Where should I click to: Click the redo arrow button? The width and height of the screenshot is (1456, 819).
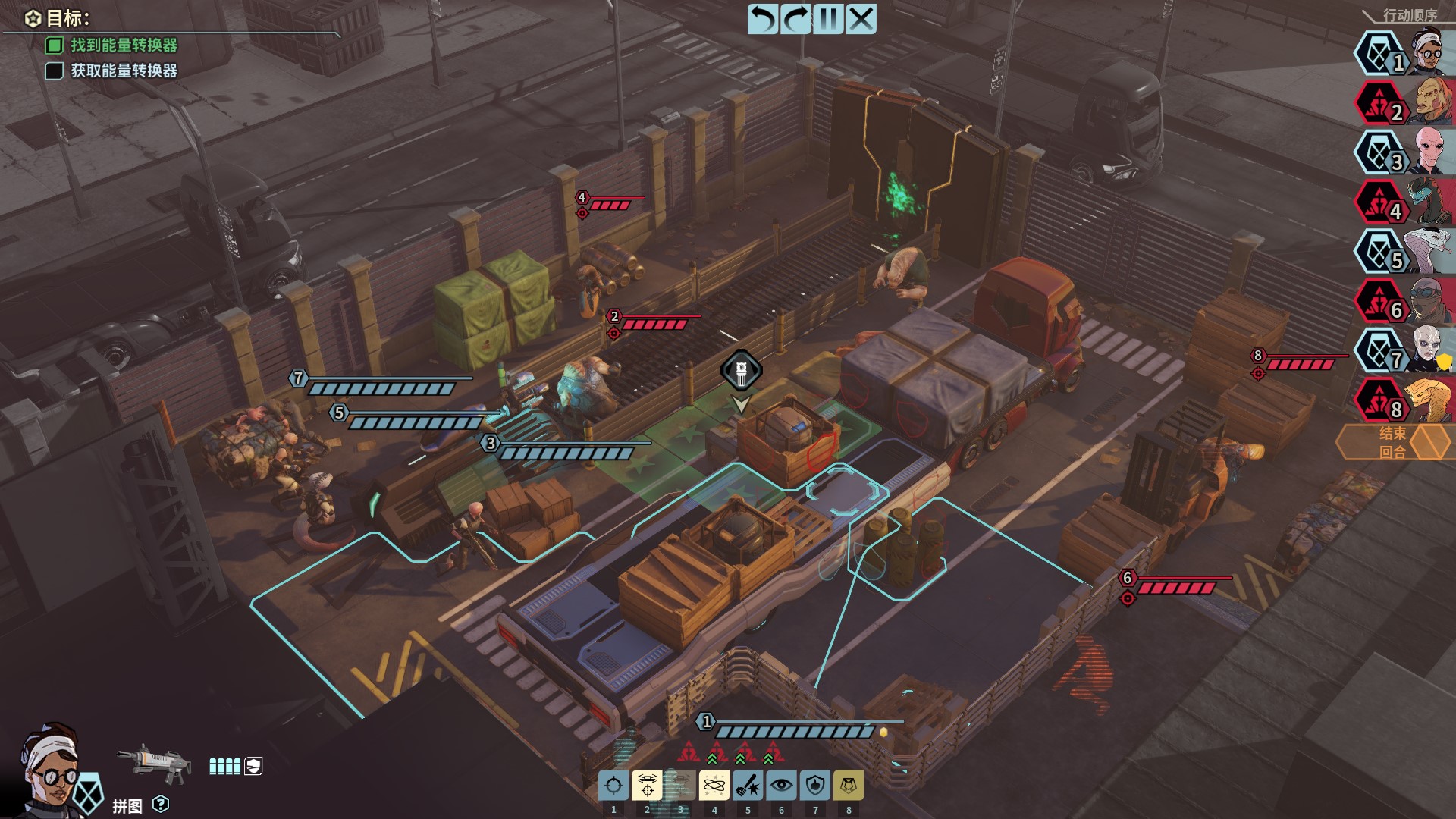(795, 19)
